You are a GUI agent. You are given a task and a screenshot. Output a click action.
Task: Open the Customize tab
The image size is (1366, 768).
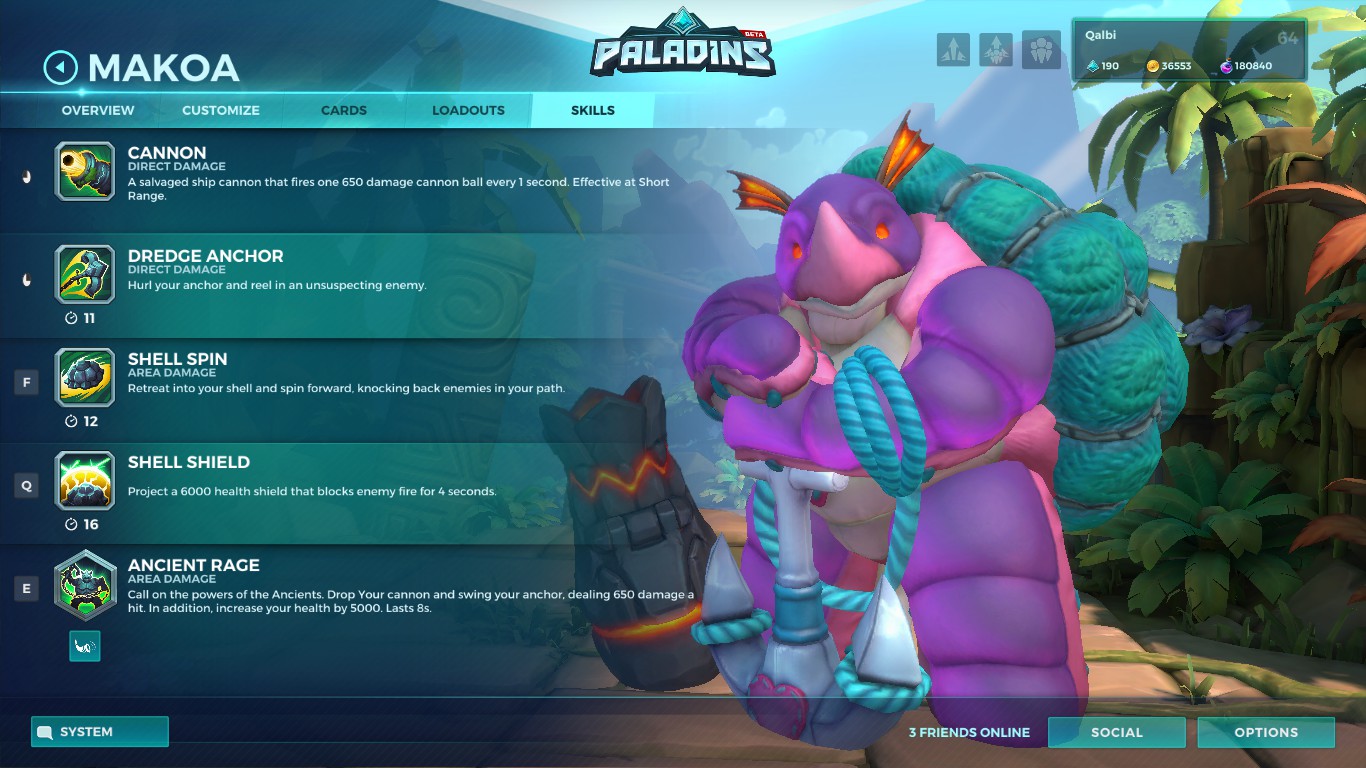tap(220, 110)
